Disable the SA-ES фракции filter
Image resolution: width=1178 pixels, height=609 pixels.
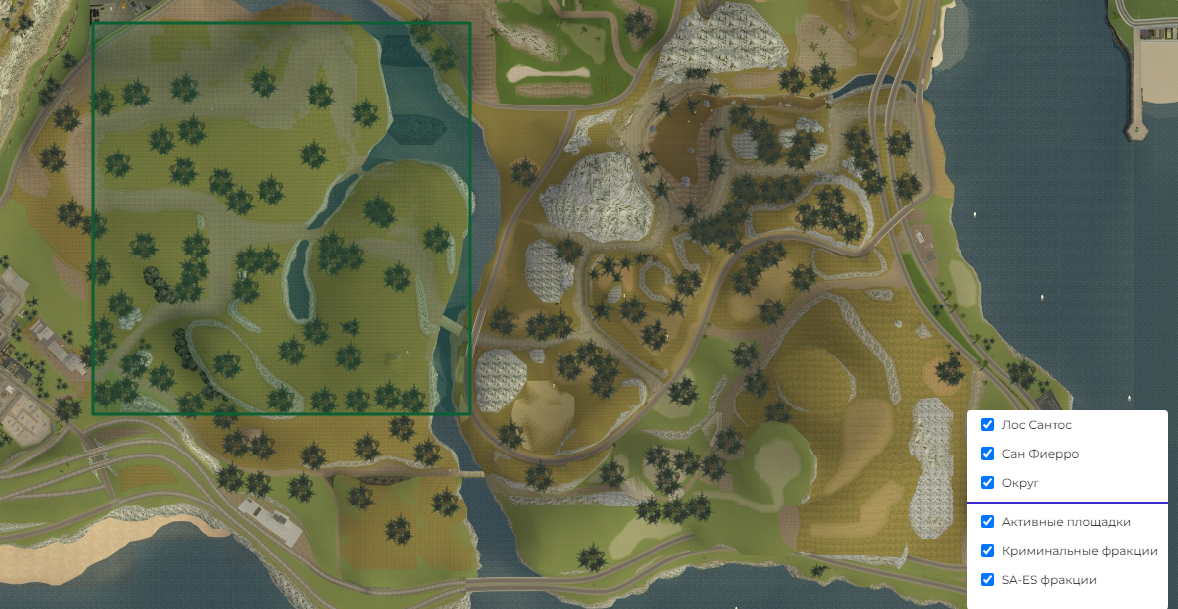point(987,580)
